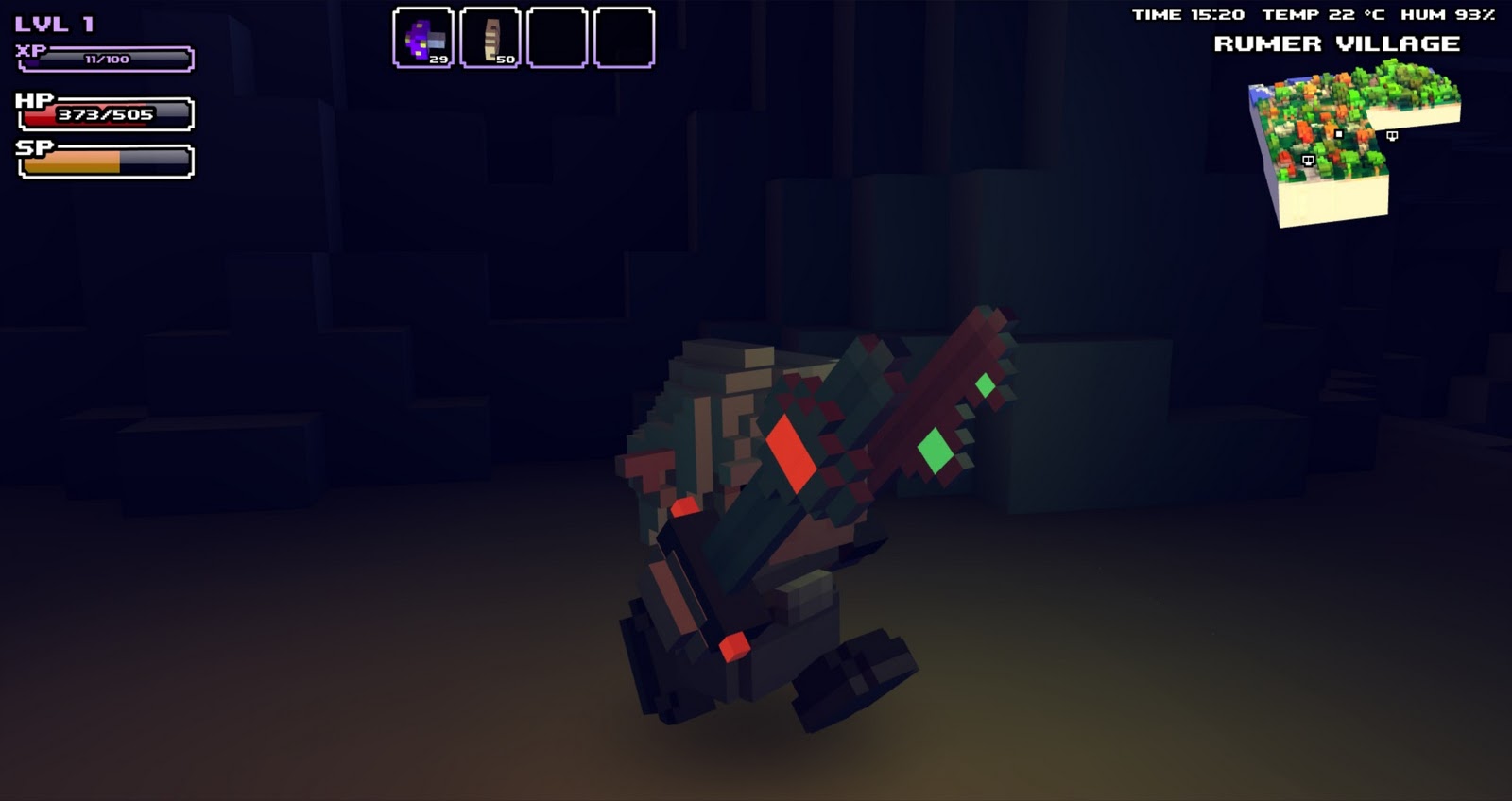Click the RUMER VILLAGE title label

pyautogui.click(x=1337, y=44)
